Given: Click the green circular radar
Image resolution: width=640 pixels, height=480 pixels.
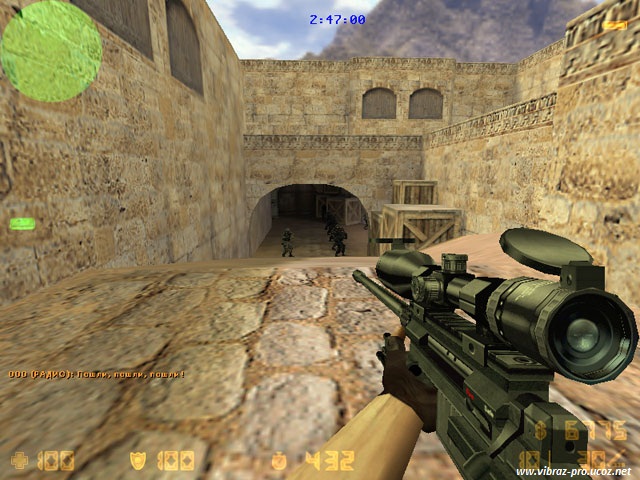Looking at the screenshot, I should (51, 51).
